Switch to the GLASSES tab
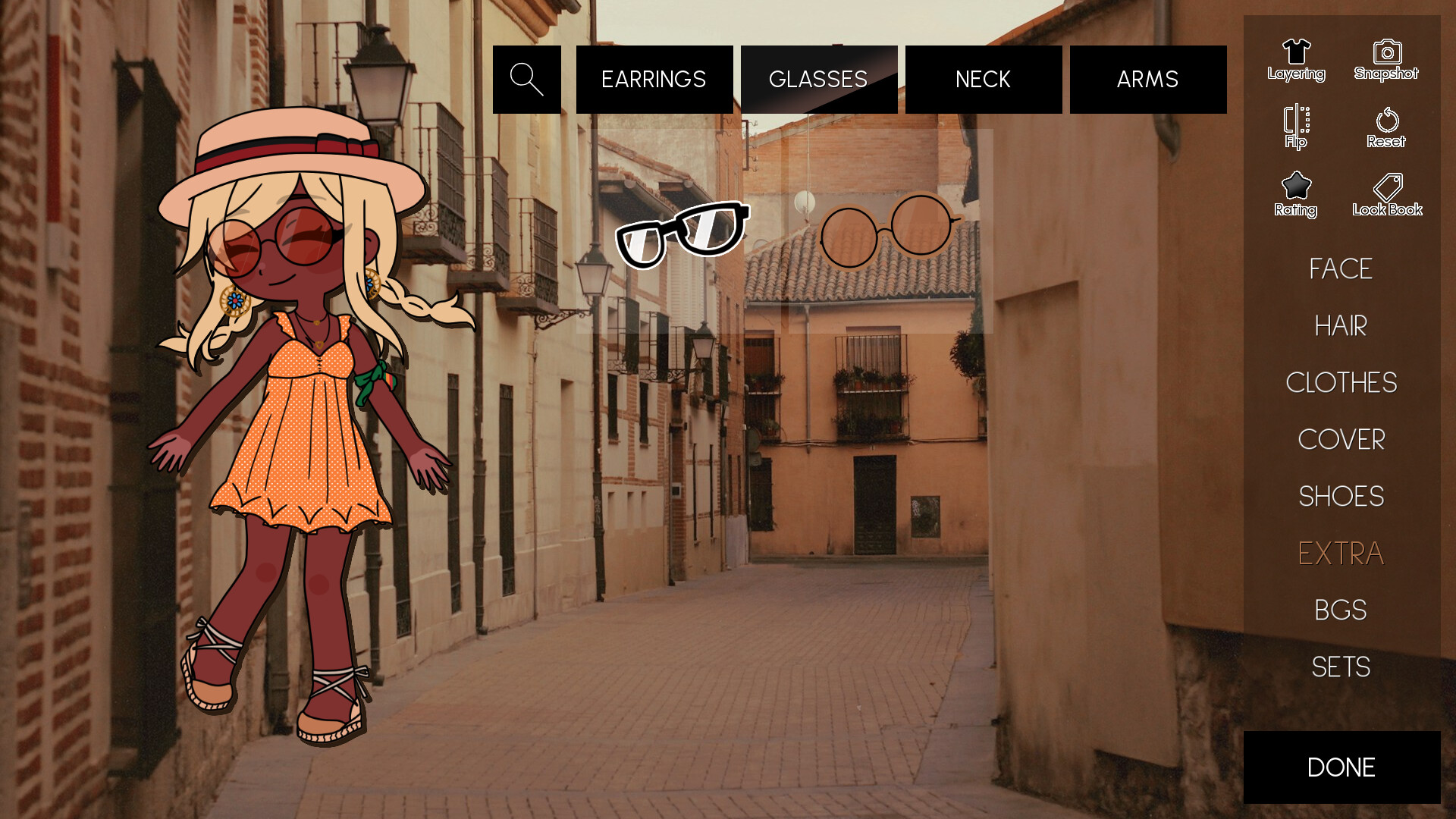1456x819 pixels. click(x=818, y=79)
